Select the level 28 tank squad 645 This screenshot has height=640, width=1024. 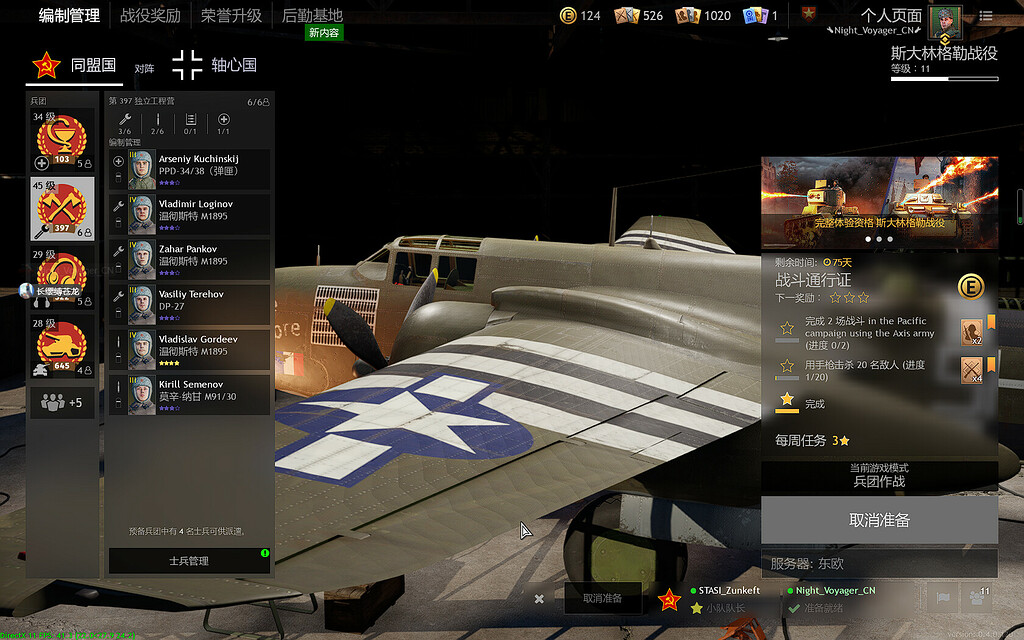click(x=62, y=345)
